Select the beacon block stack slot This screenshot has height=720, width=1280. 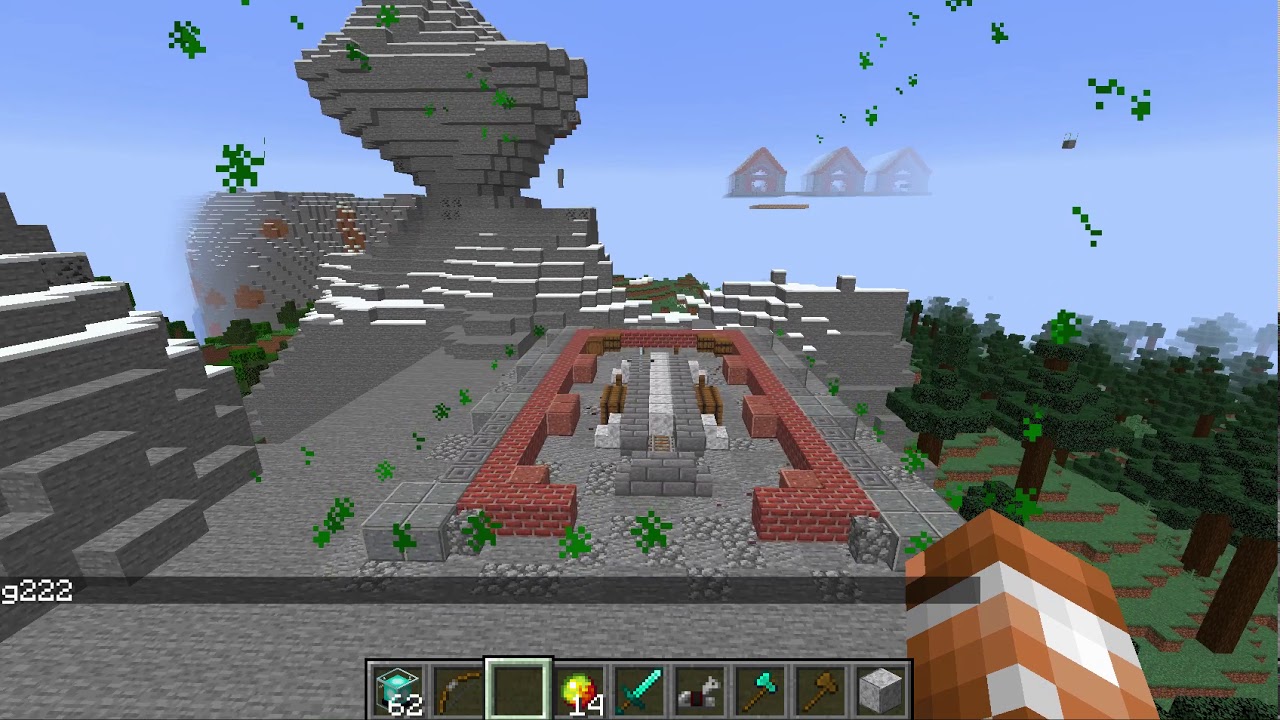[x=398, y=690]
